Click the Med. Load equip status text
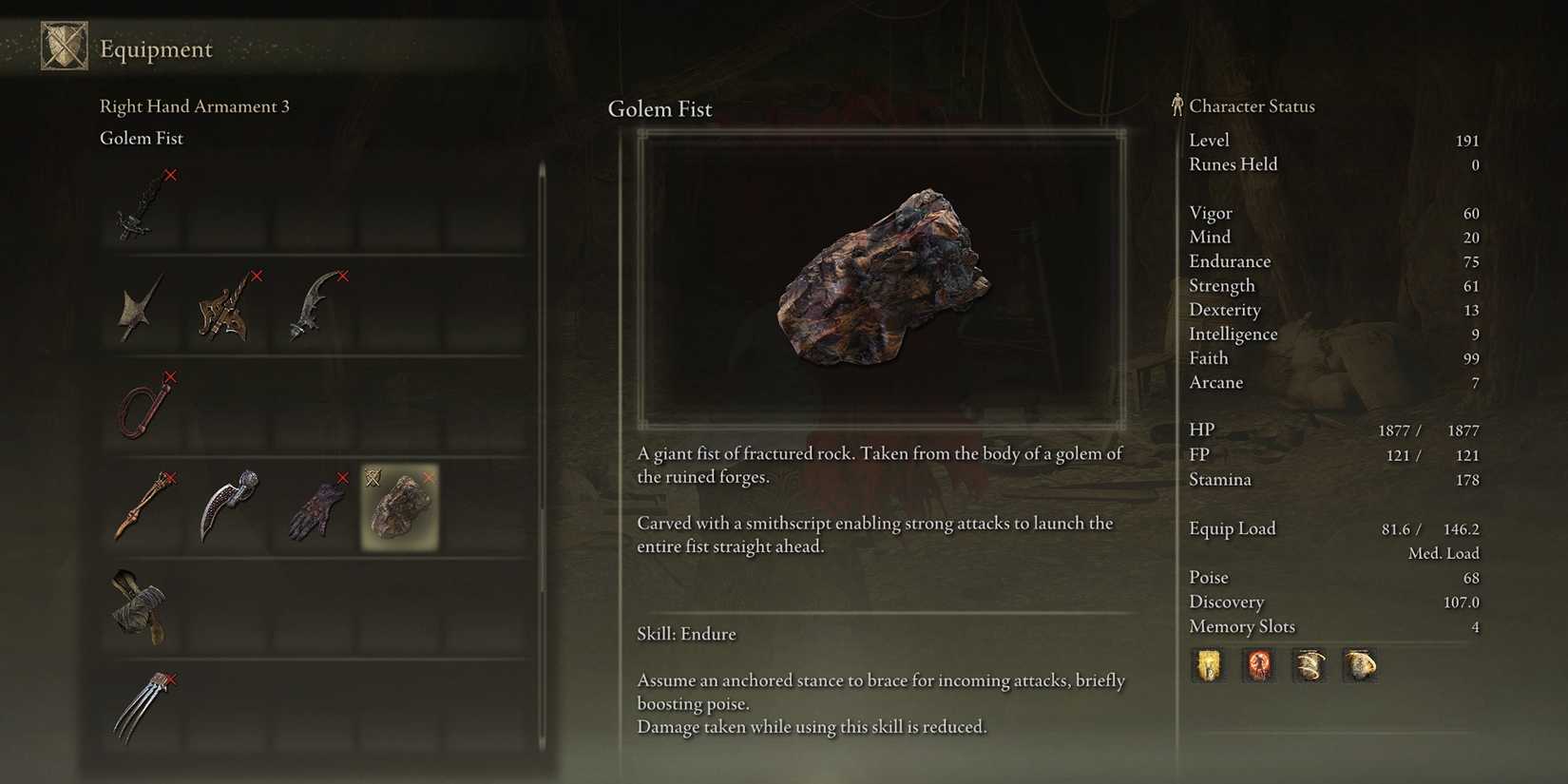 tap(1443, 552)
